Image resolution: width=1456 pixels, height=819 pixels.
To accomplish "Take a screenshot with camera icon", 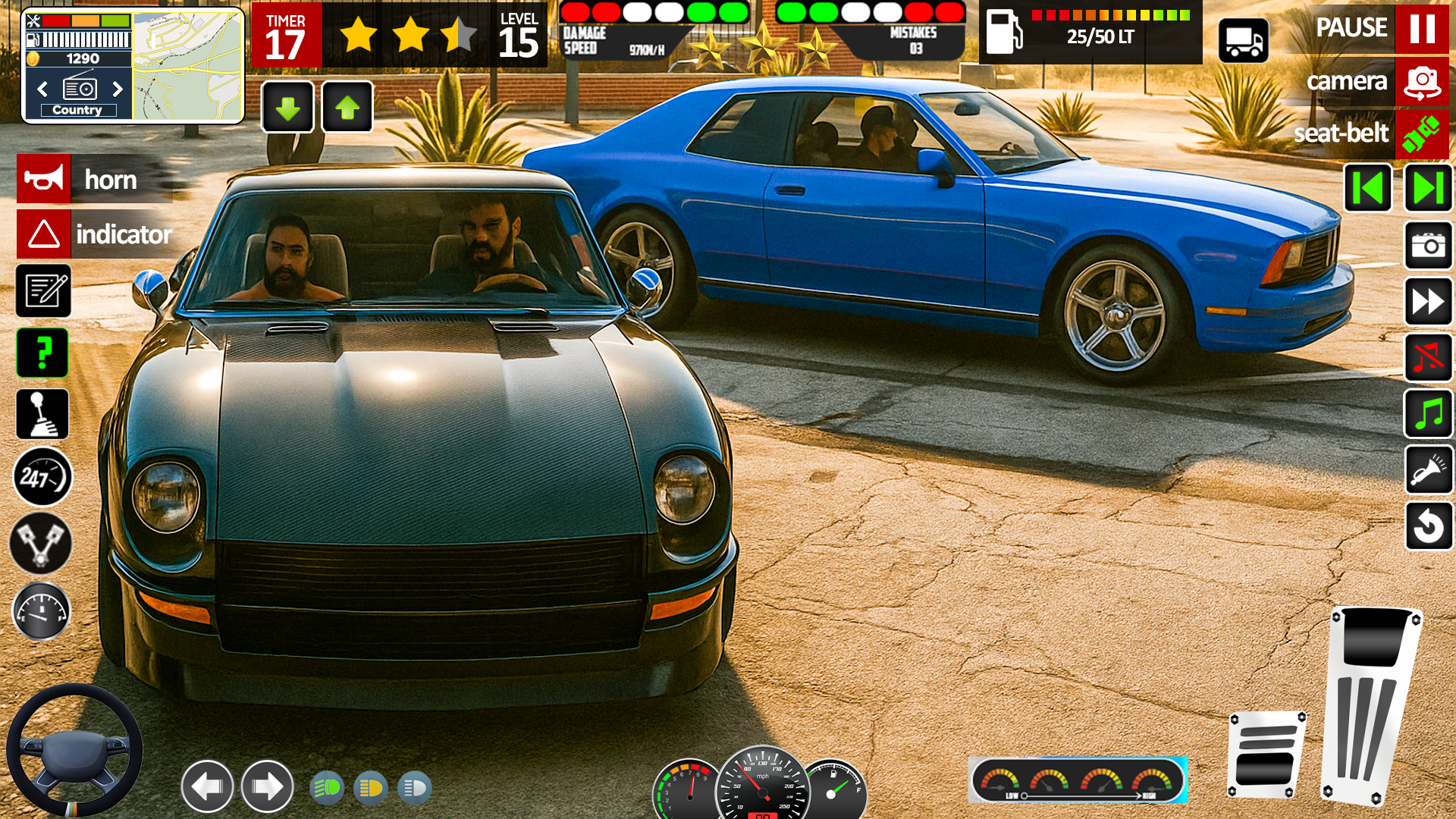I will coord(1428,246).
